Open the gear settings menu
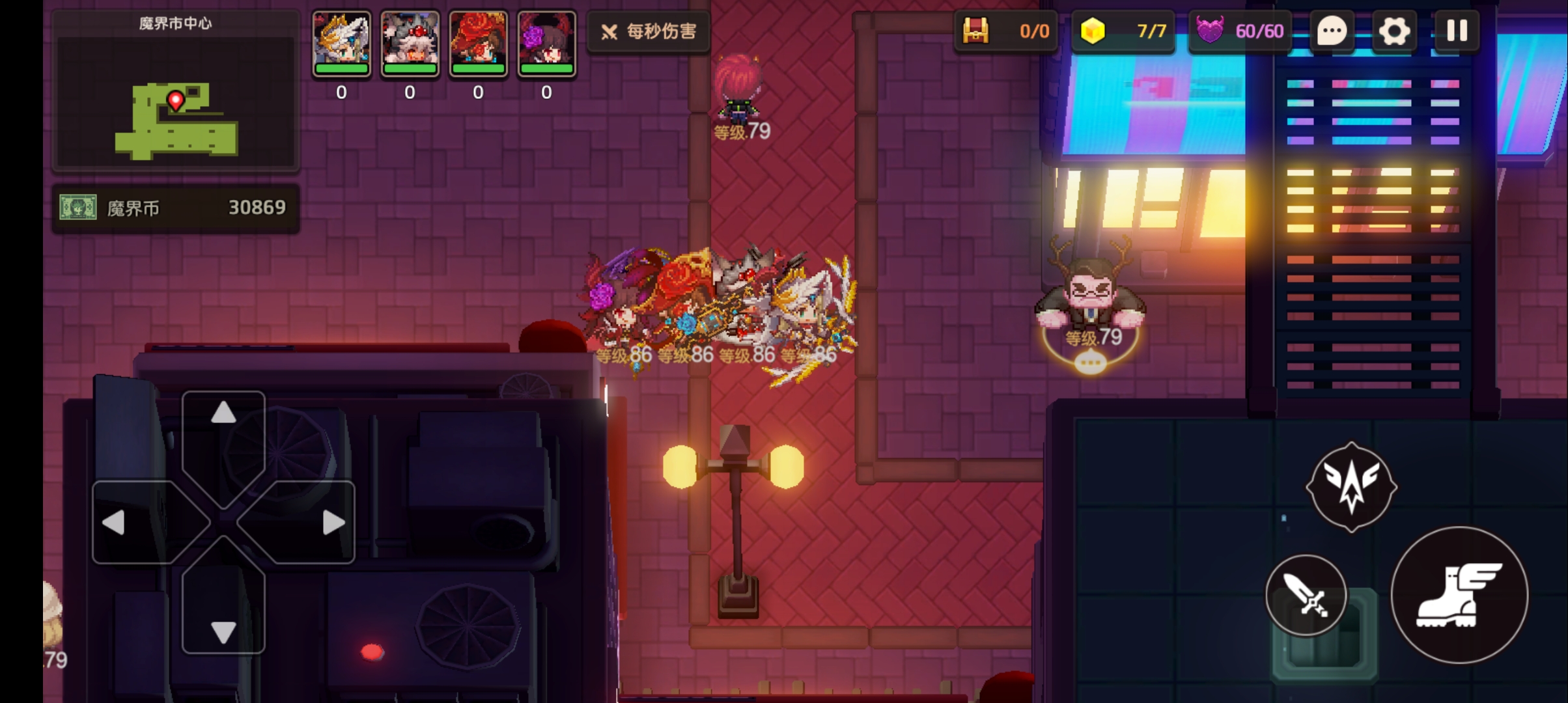Image resolution: width=1568 pixels, height=703 pixels. [1393, 31]
